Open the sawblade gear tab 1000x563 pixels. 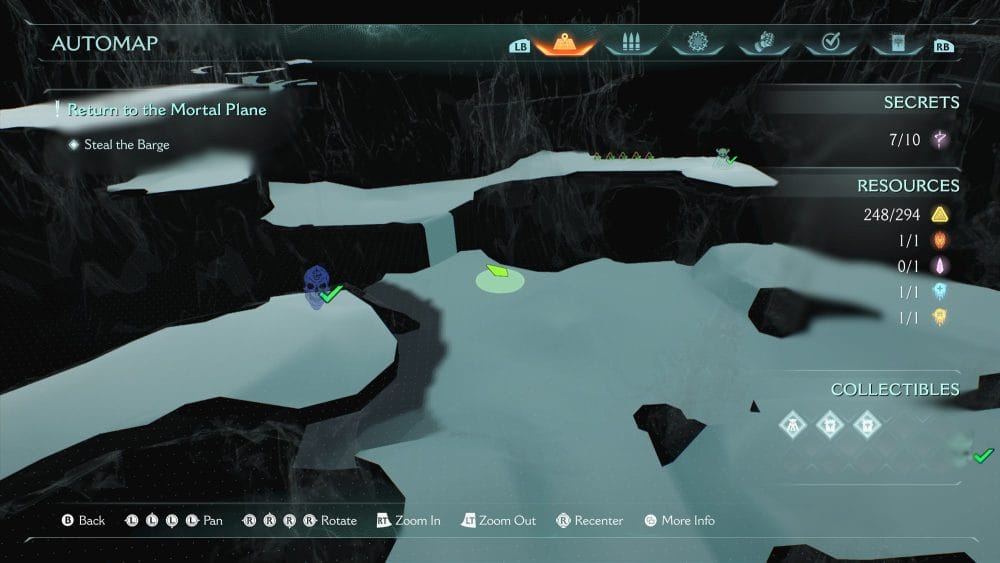coord(697,44)
